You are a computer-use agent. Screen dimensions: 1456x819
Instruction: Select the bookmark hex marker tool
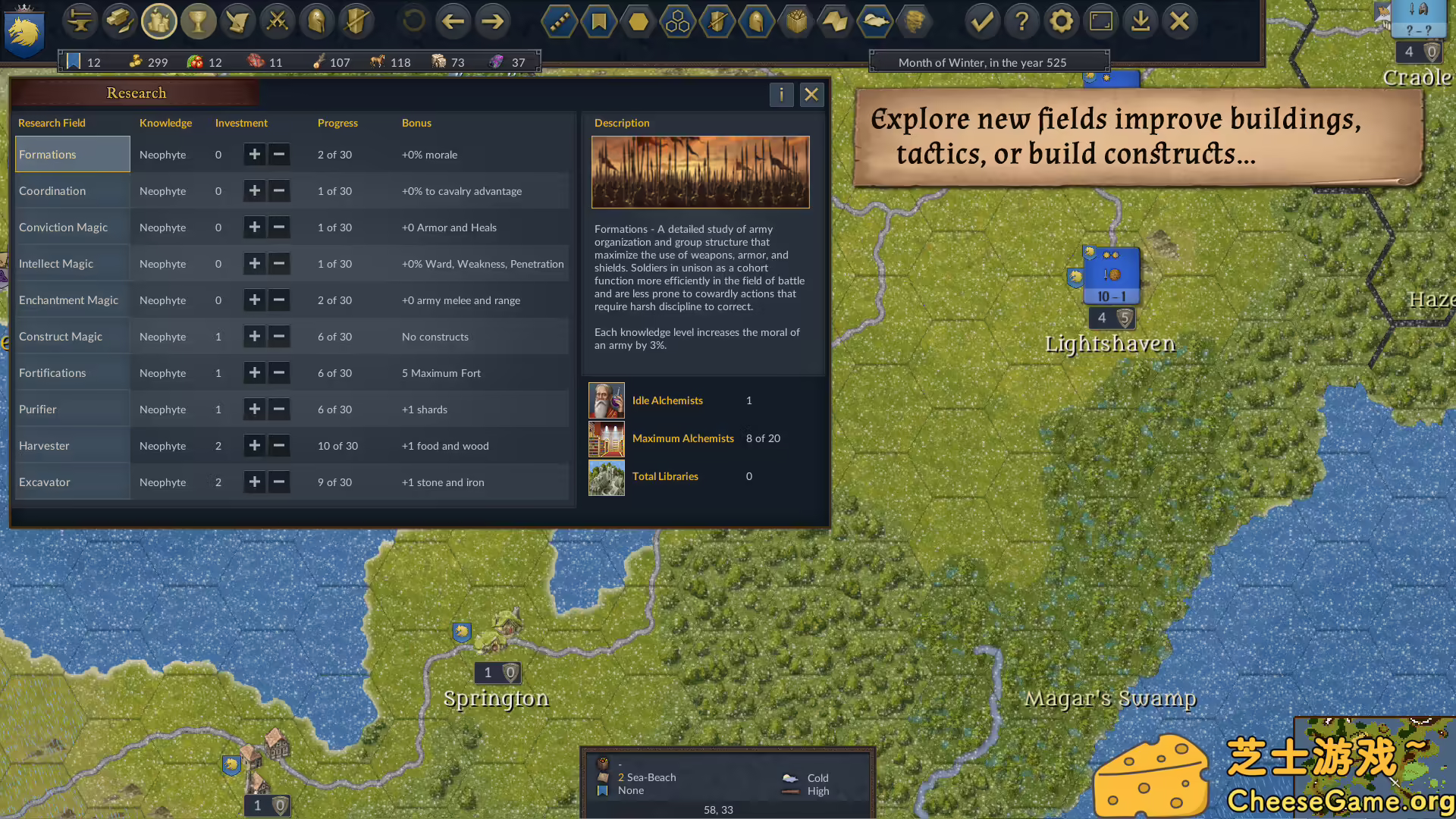point(598,21)
